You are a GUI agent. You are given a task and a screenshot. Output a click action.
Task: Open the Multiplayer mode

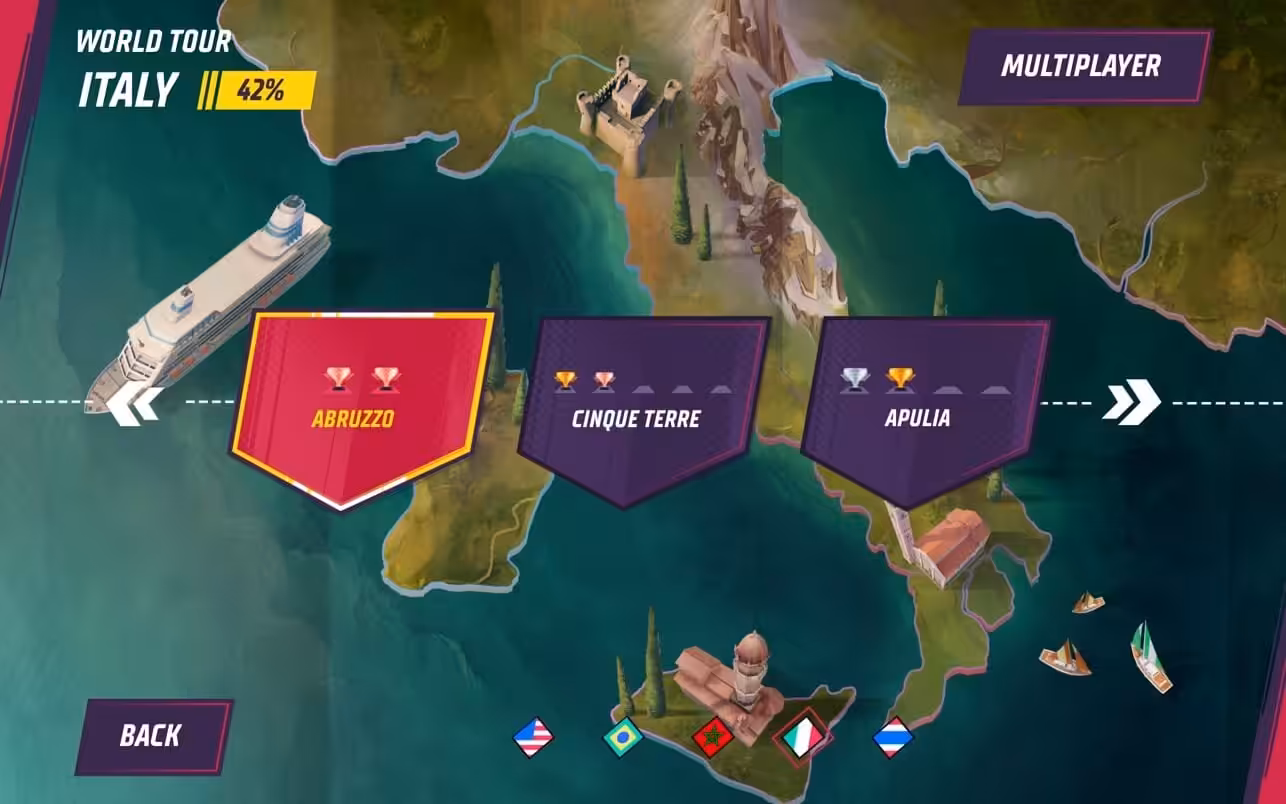pyautogui.click(x=1081, y=67)
